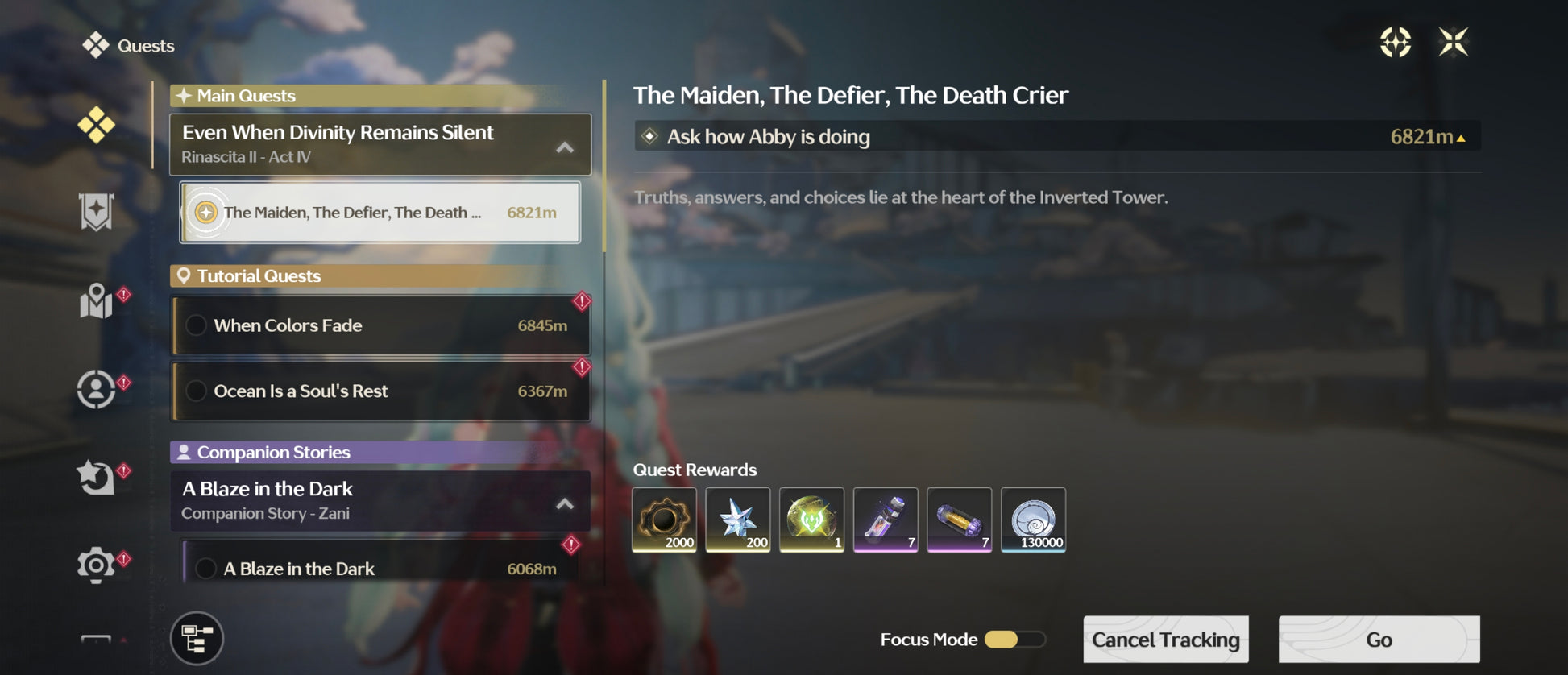The image size is (1568, 675).
Task: Inspect the 130000 shell credit reward
Action: coord(1033,520)
